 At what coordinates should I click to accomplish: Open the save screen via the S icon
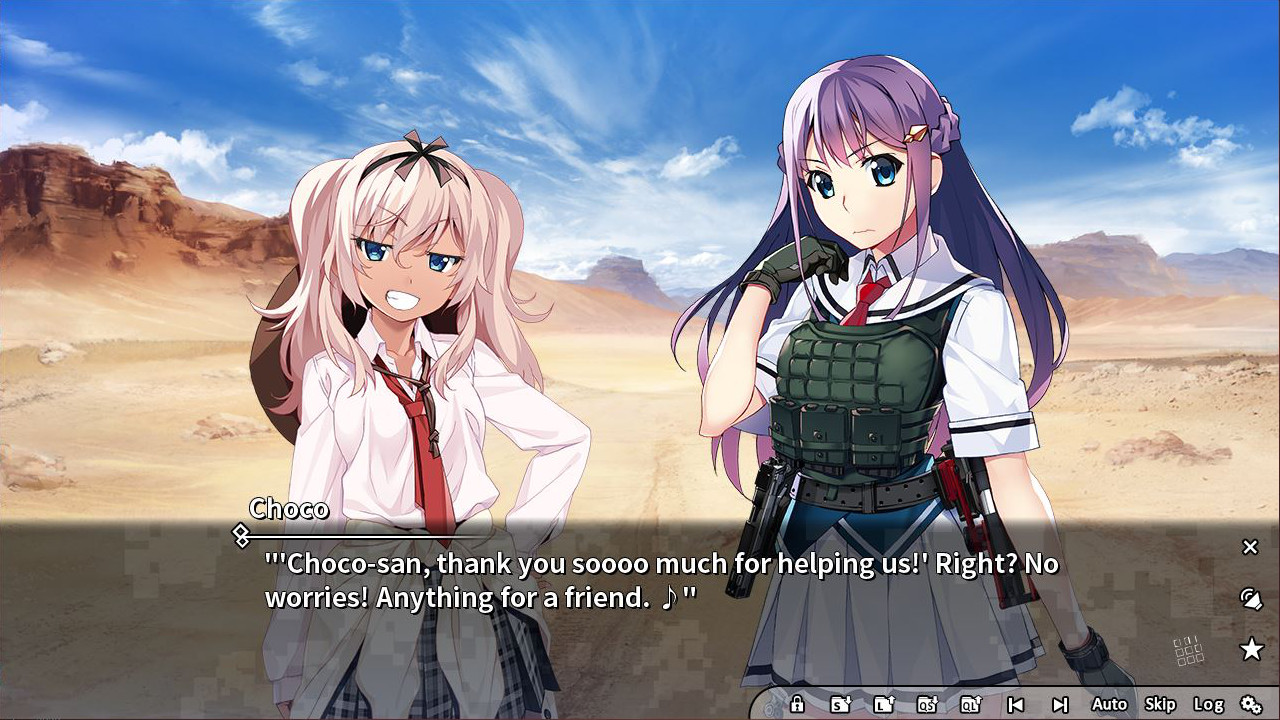click(x=839, y=704)
